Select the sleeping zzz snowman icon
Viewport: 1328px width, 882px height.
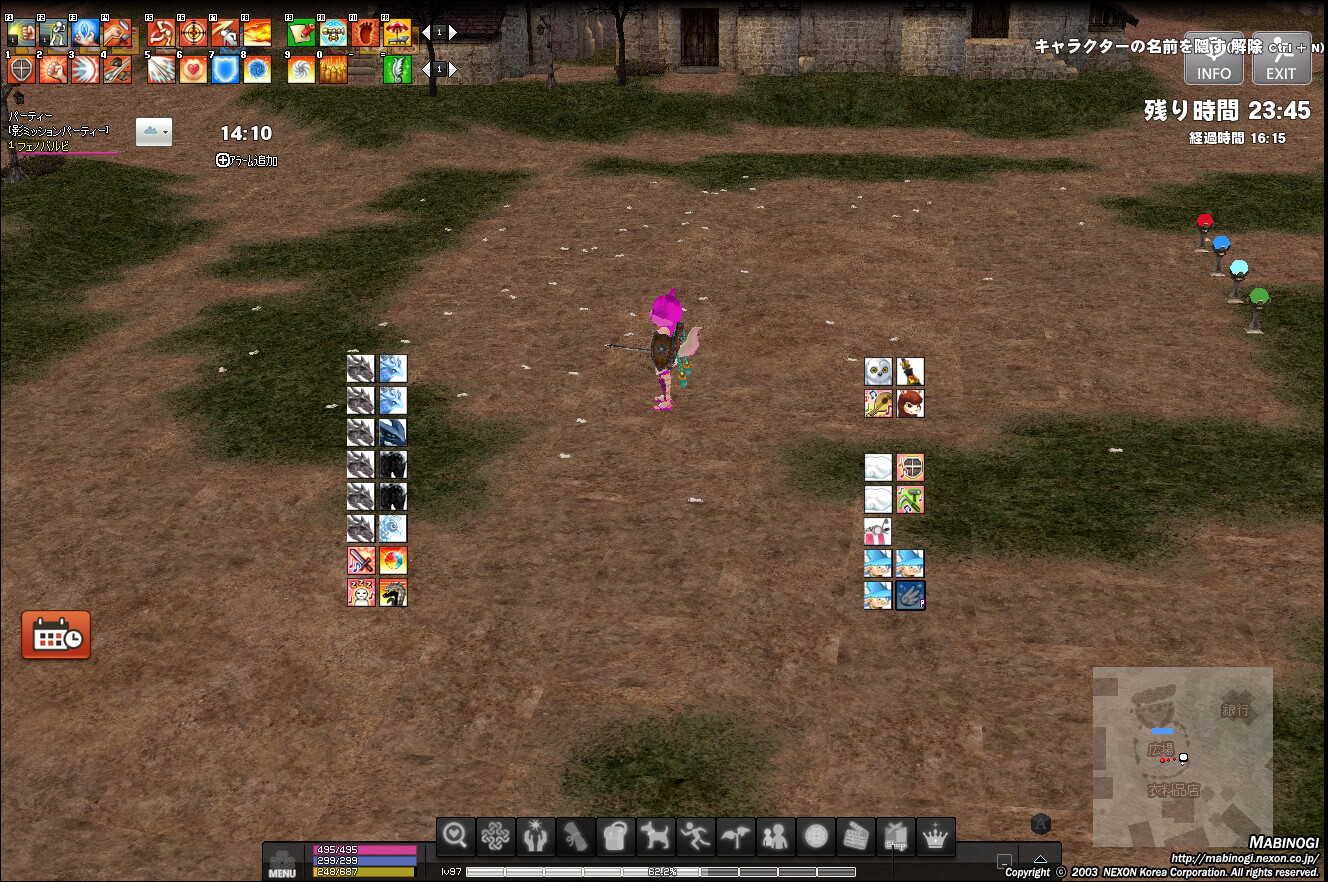[361, 592]
